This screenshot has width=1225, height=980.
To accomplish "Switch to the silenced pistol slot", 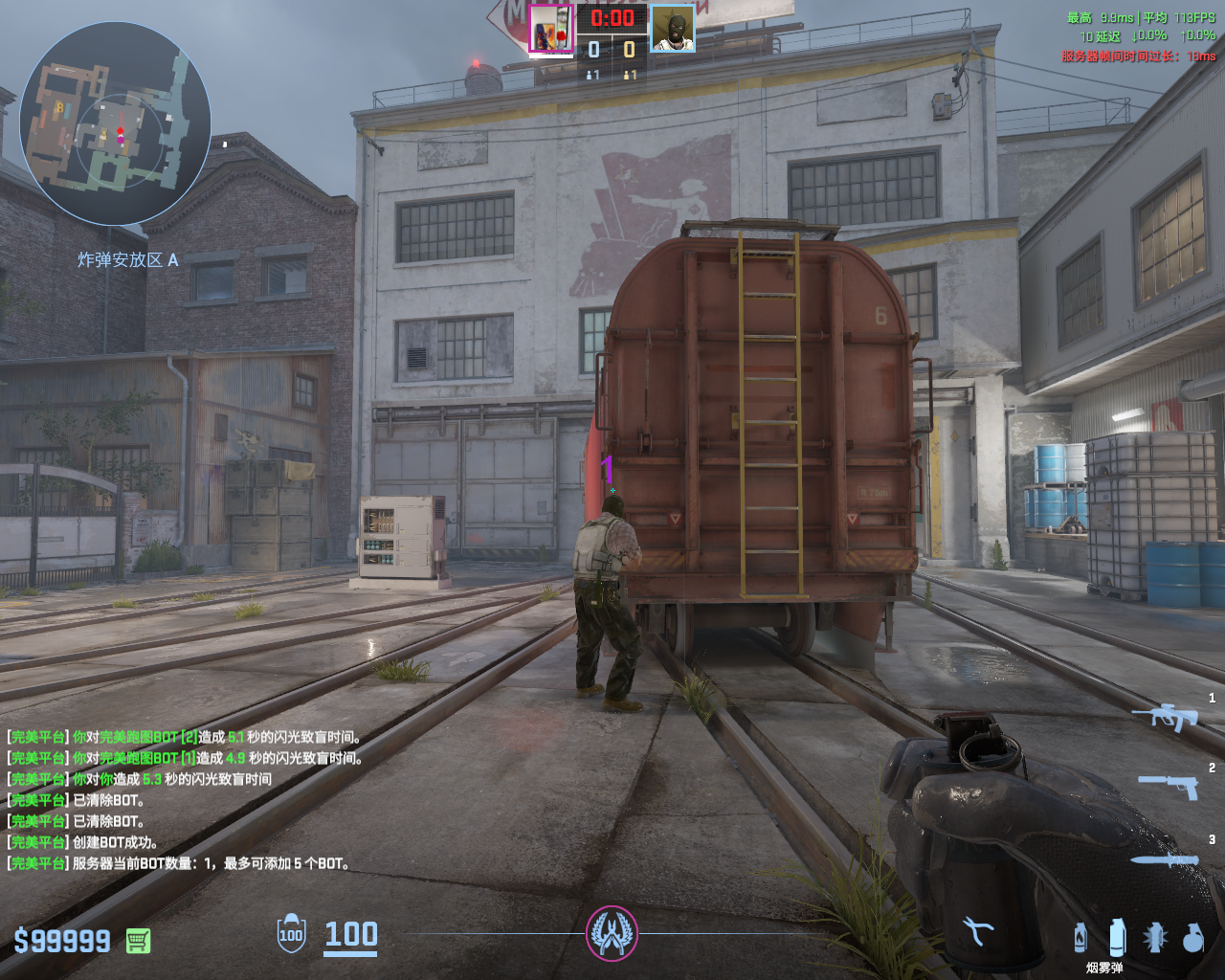I will pyautogui.click(x=1169, y=787).
